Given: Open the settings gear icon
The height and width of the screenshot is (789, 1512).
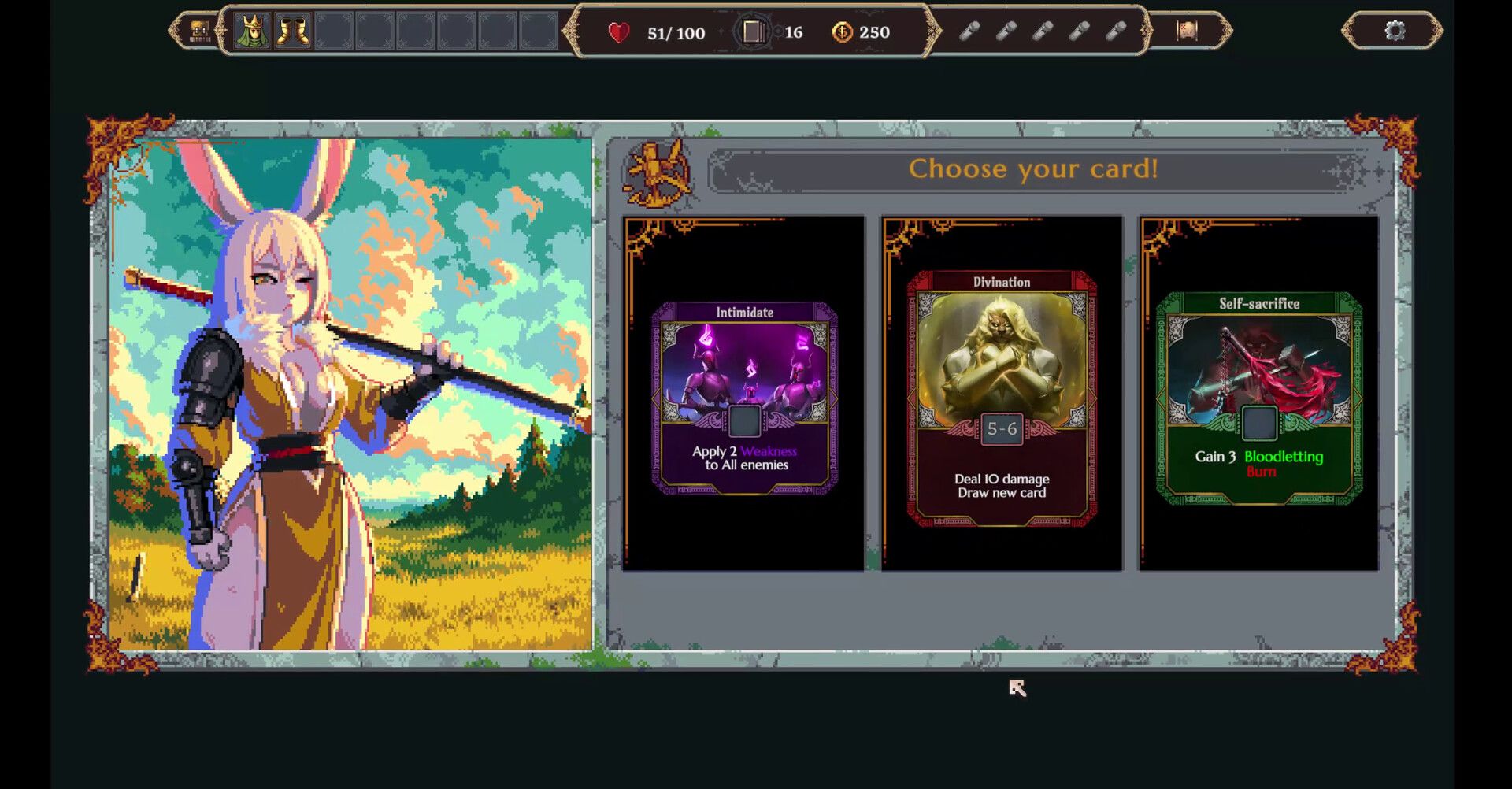Looking at the screenshot, I should coord(1395,30).
